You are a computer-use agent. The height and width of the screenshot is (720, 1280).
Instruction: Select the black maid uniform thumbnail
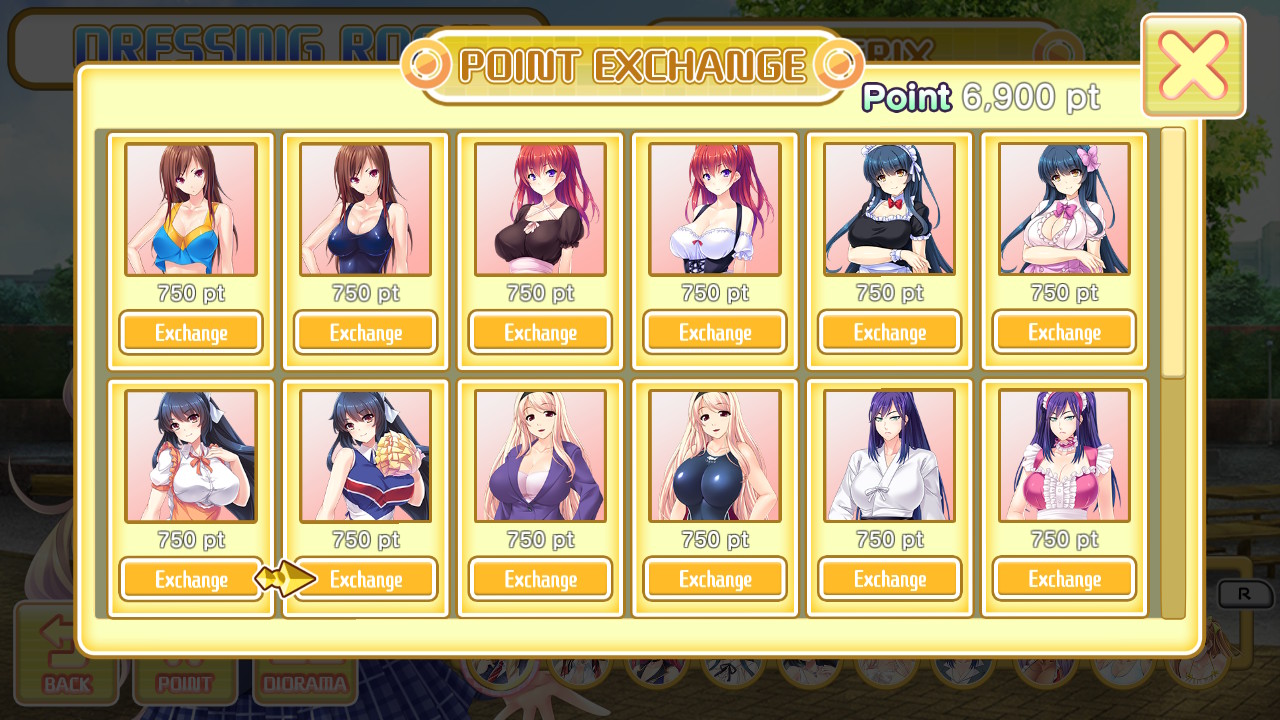pyautogui.click(x=889, y=209)
